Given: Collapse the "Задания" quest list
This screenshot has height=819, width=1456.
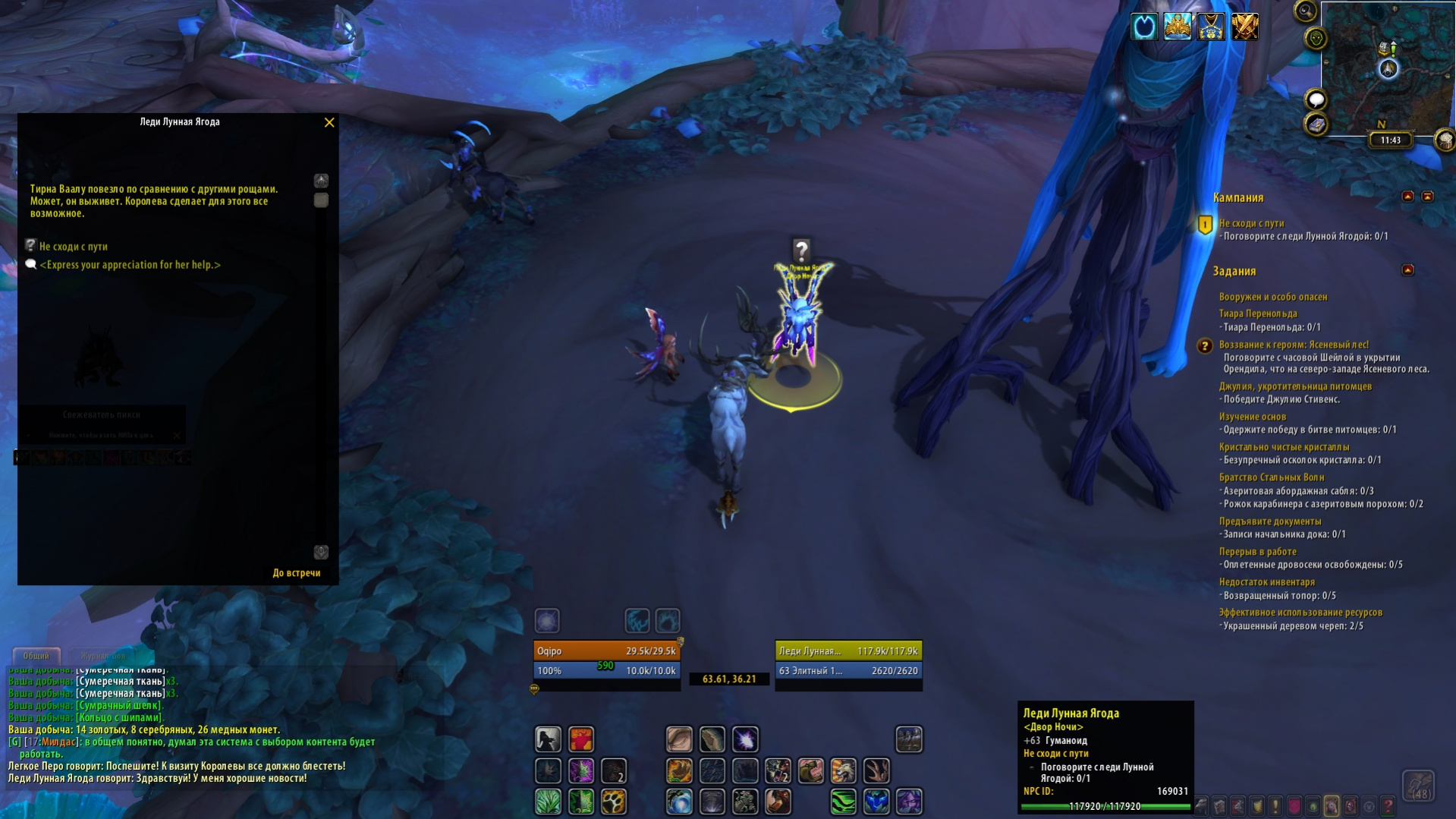Looking at the screenshot, I should point(1407,270).
